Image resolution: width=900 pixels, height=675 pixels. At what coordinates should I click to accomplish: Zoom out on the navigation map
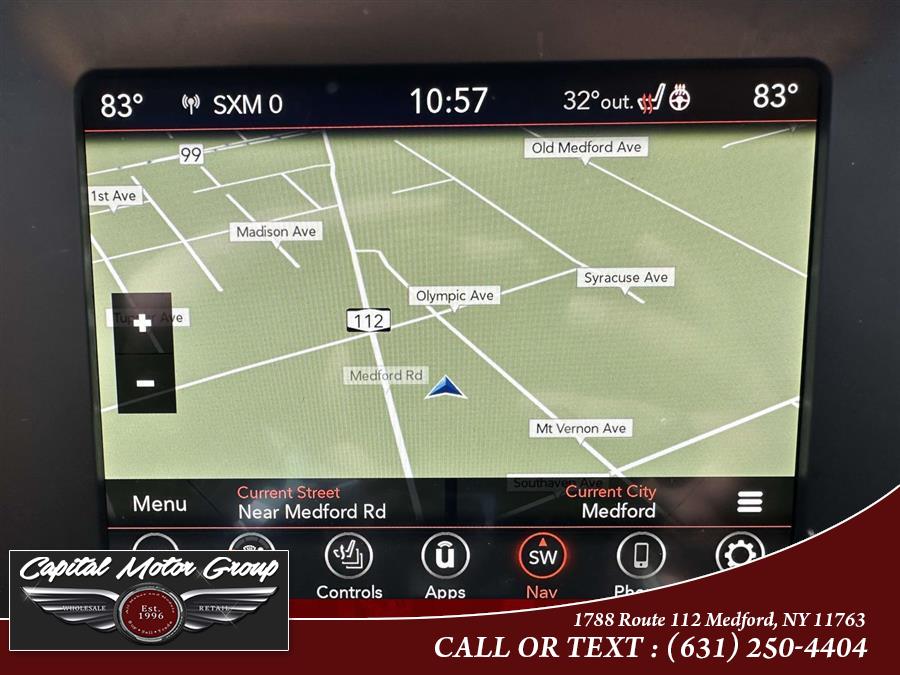point(145,383)
